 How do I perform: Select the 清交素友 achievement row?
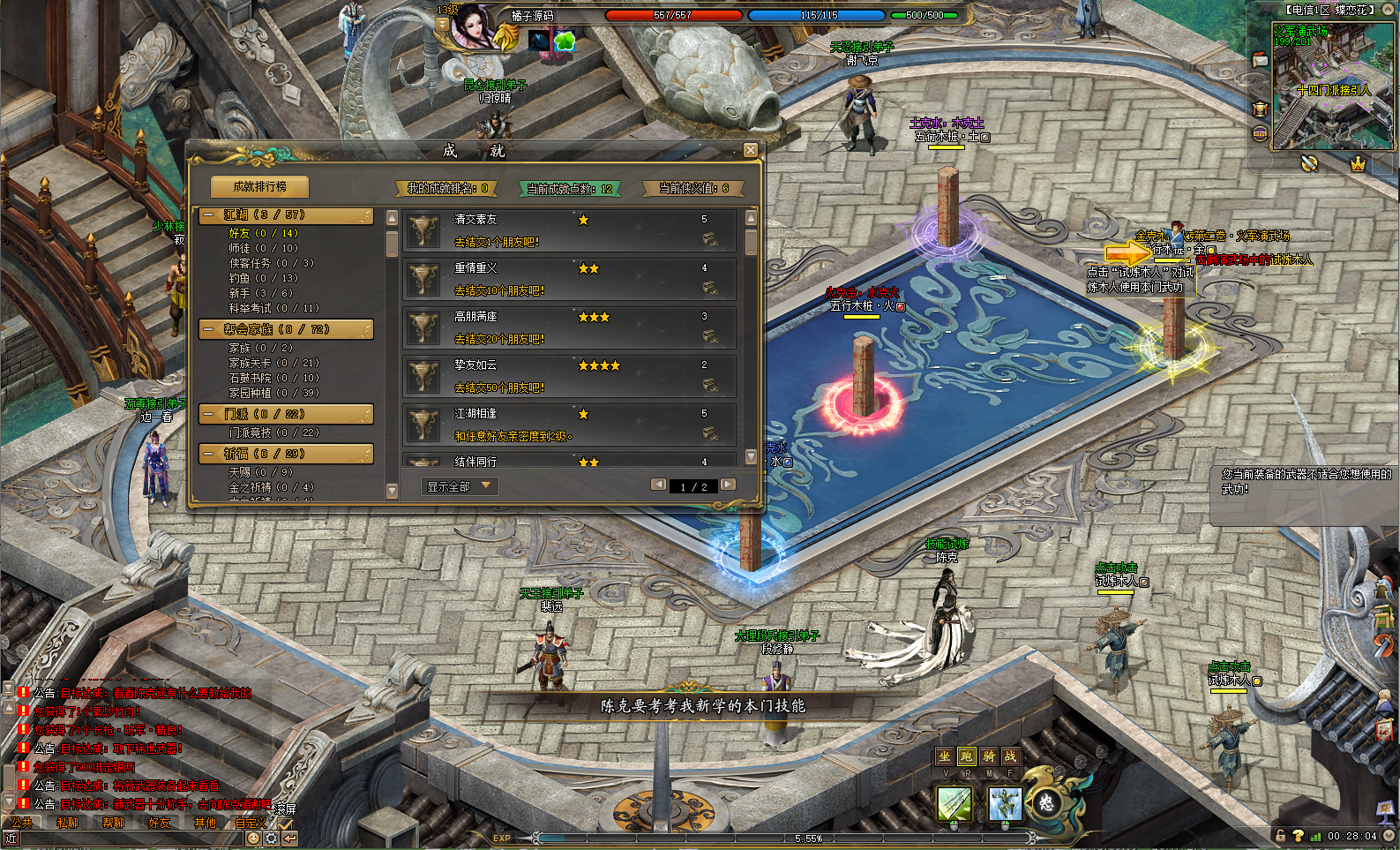(569, 230)
